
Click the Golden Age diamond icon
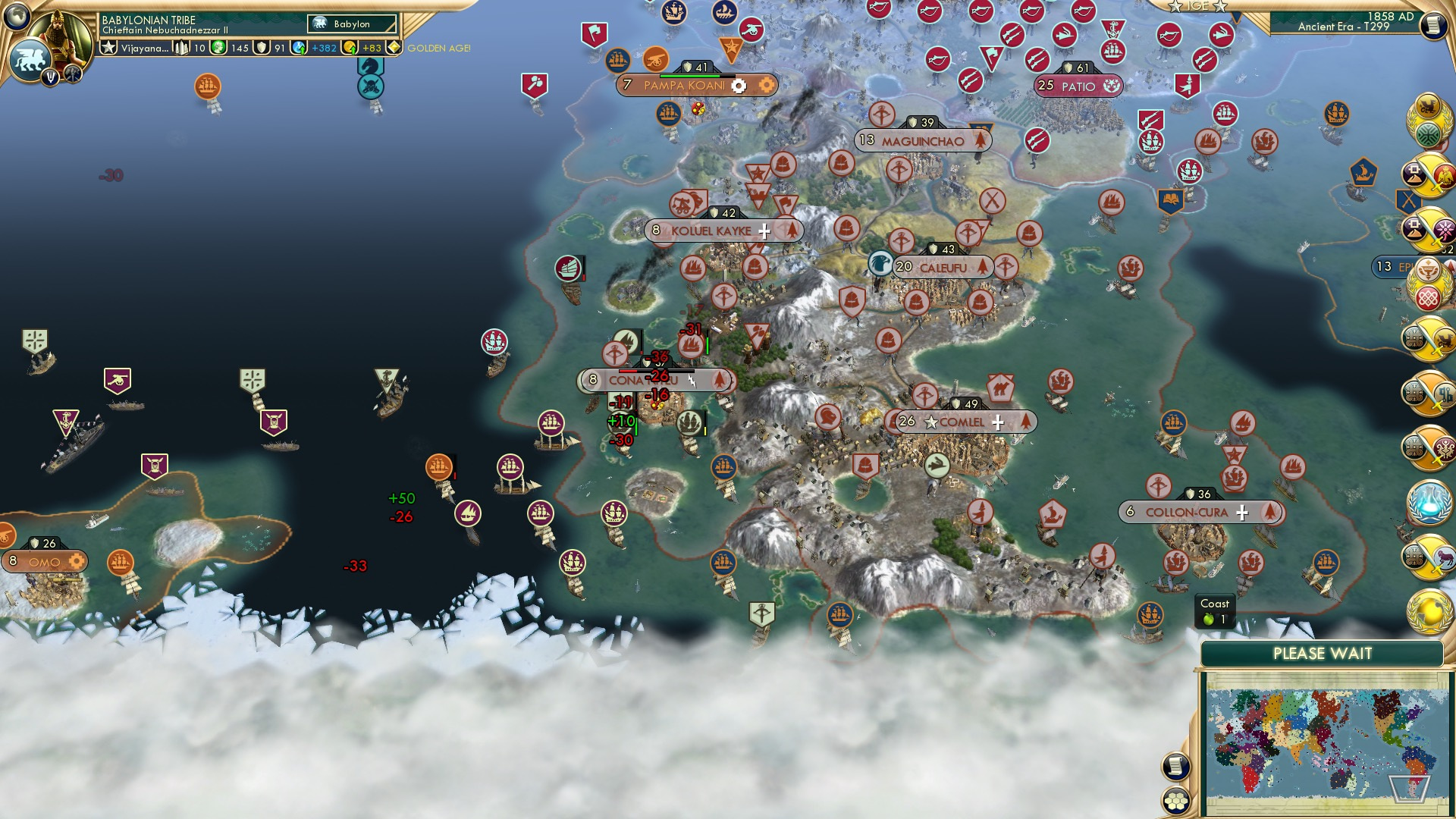394,49
